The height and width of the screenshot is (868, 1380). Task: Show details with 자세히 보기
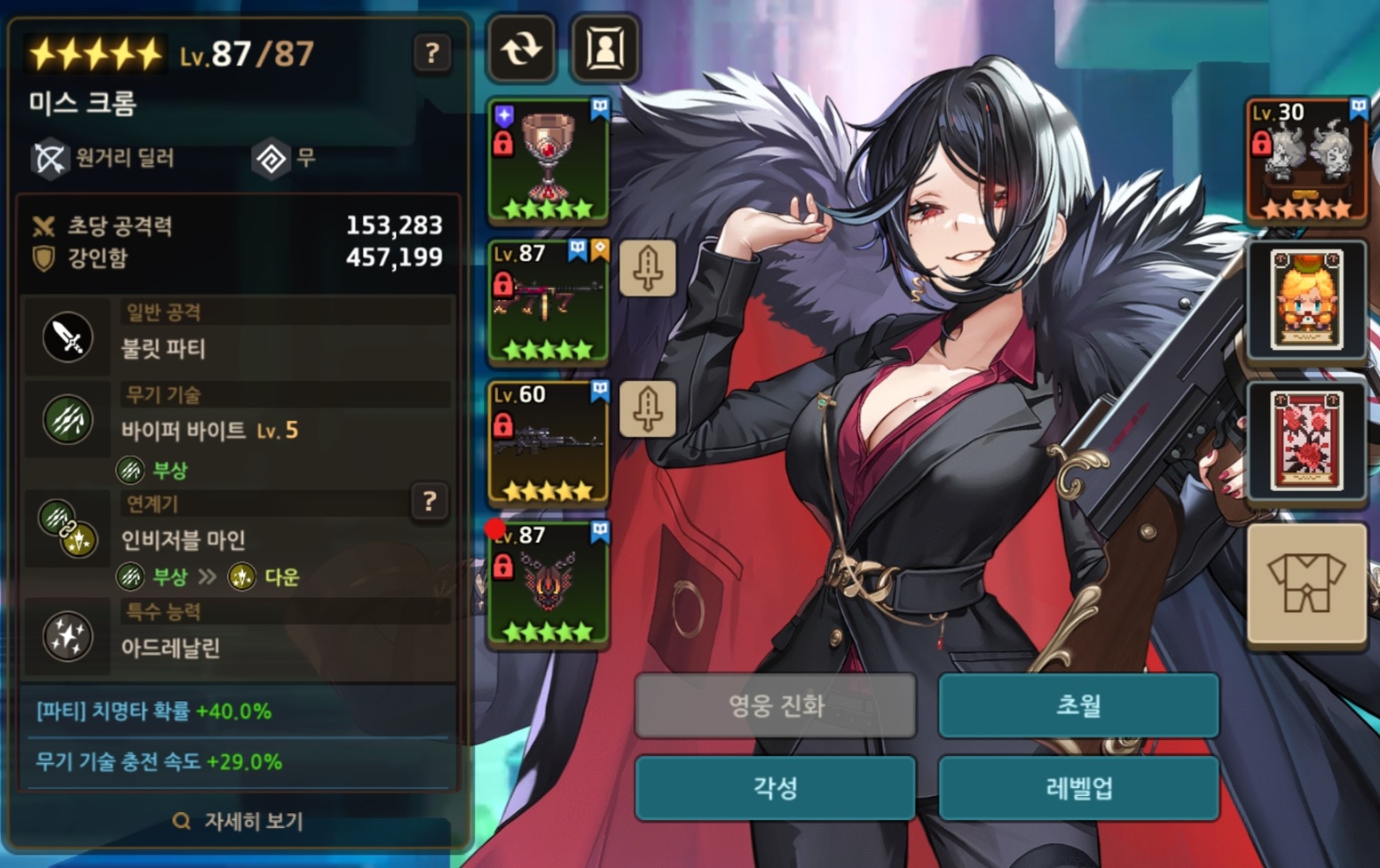tap(238, 821)
